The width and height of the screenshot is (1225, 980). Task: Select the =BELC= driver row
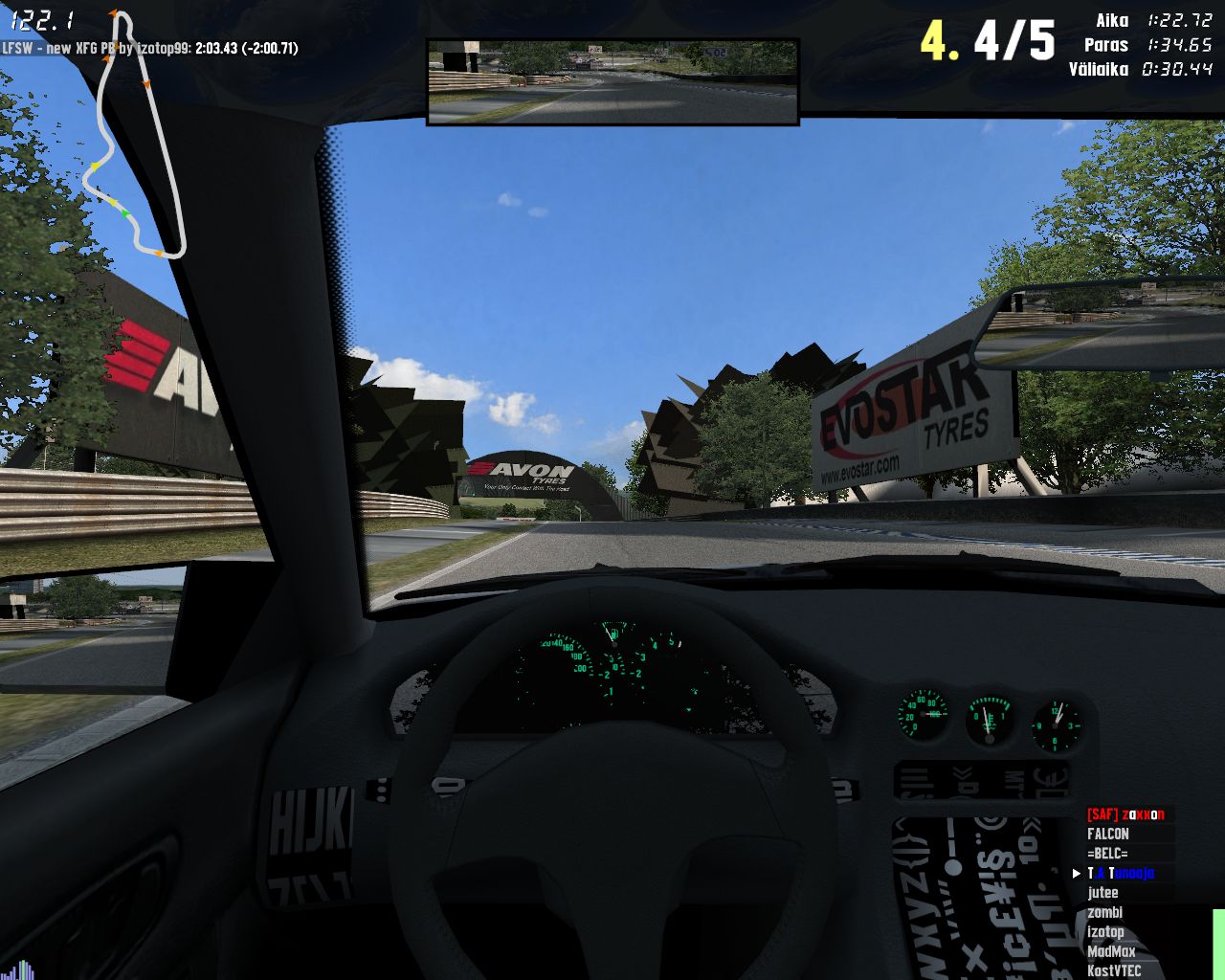click(1107, 854)
